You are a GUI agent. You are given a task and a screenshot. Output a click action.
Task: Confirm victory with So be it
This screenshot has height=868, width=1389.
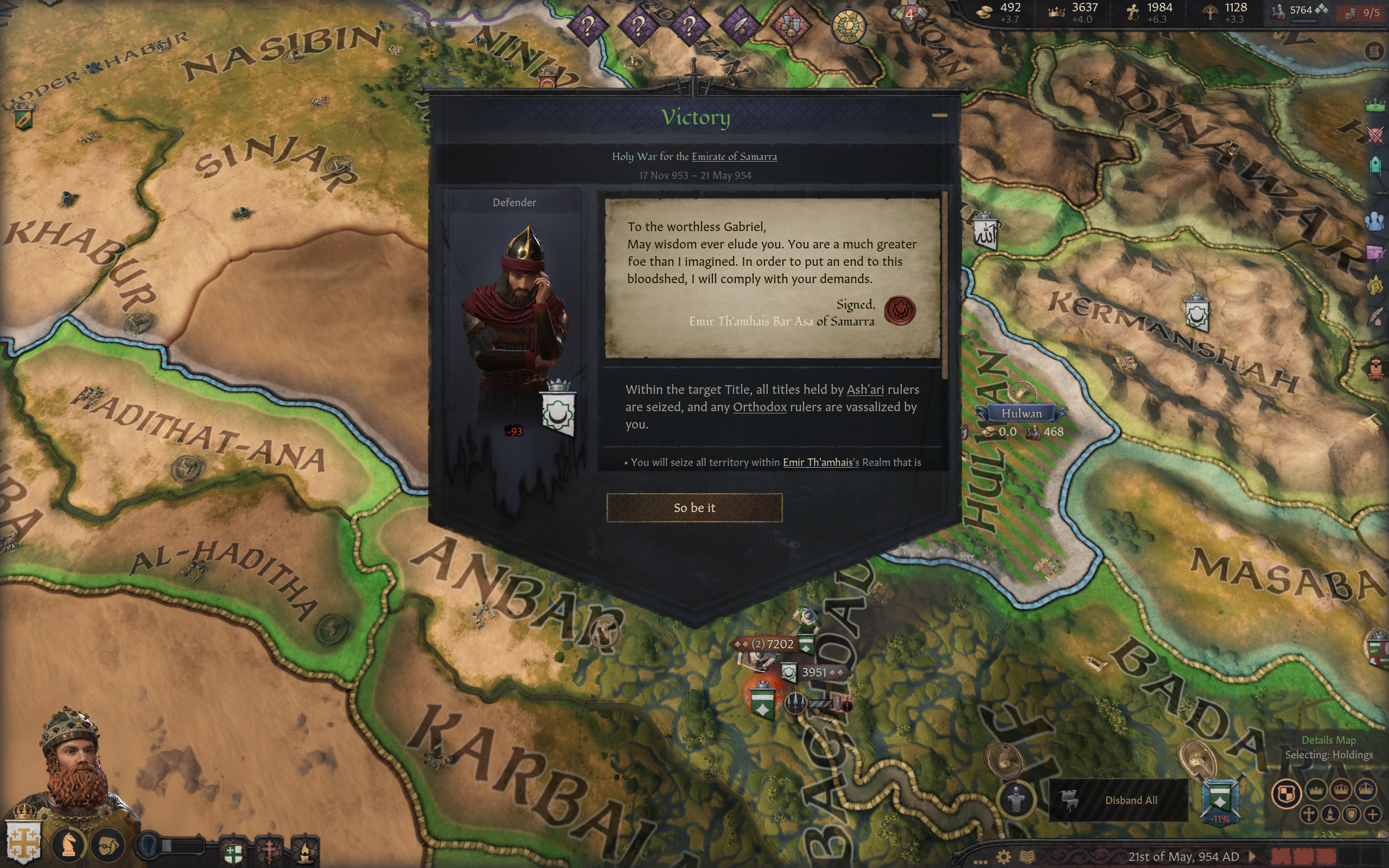tap(694, 507)
